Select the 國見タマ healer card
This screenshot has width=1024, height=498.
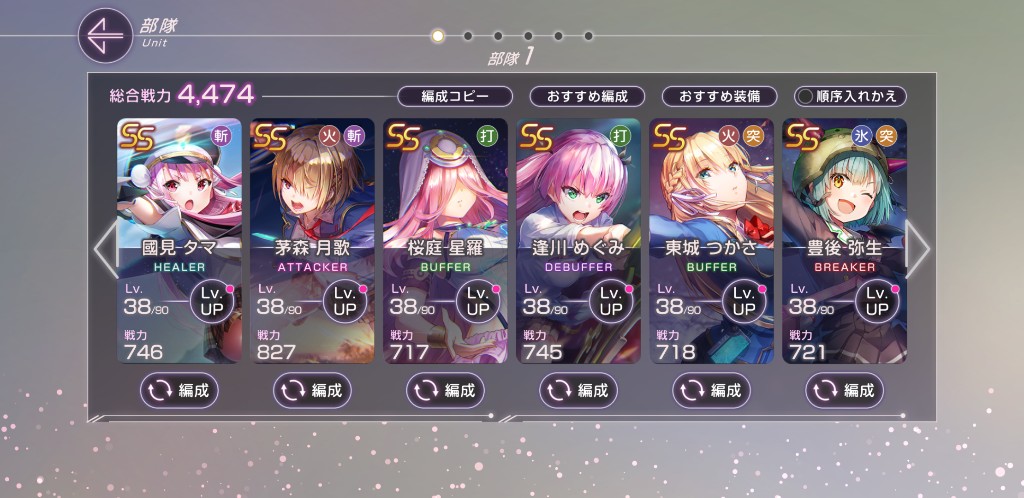click(179, 200)
